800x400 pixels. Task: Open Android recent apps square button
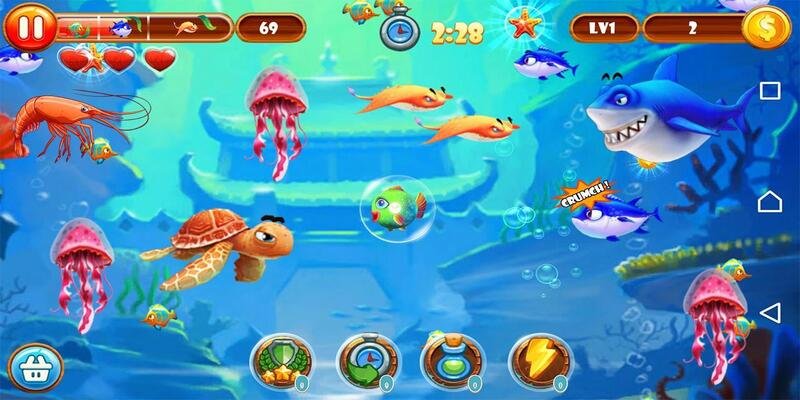coord(769,91)
